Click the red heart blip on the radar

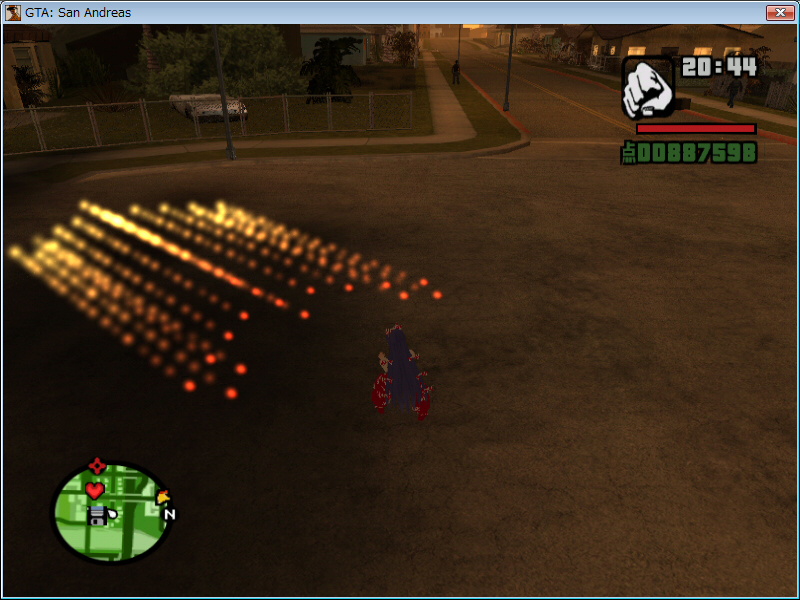94,490
